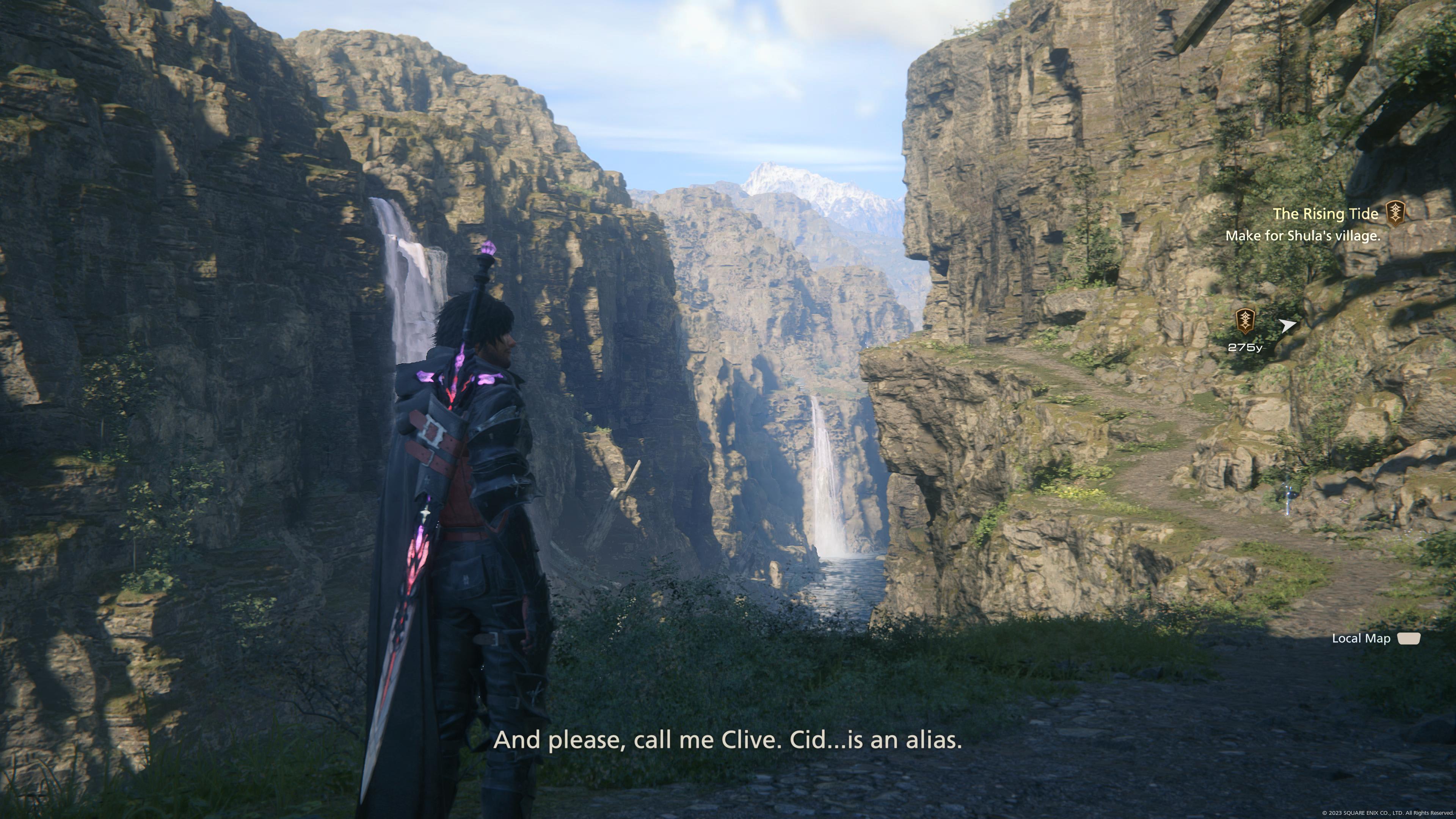Select The Rising Tide quest title
Viewport: 1456px width, 819px height.
1325,213
